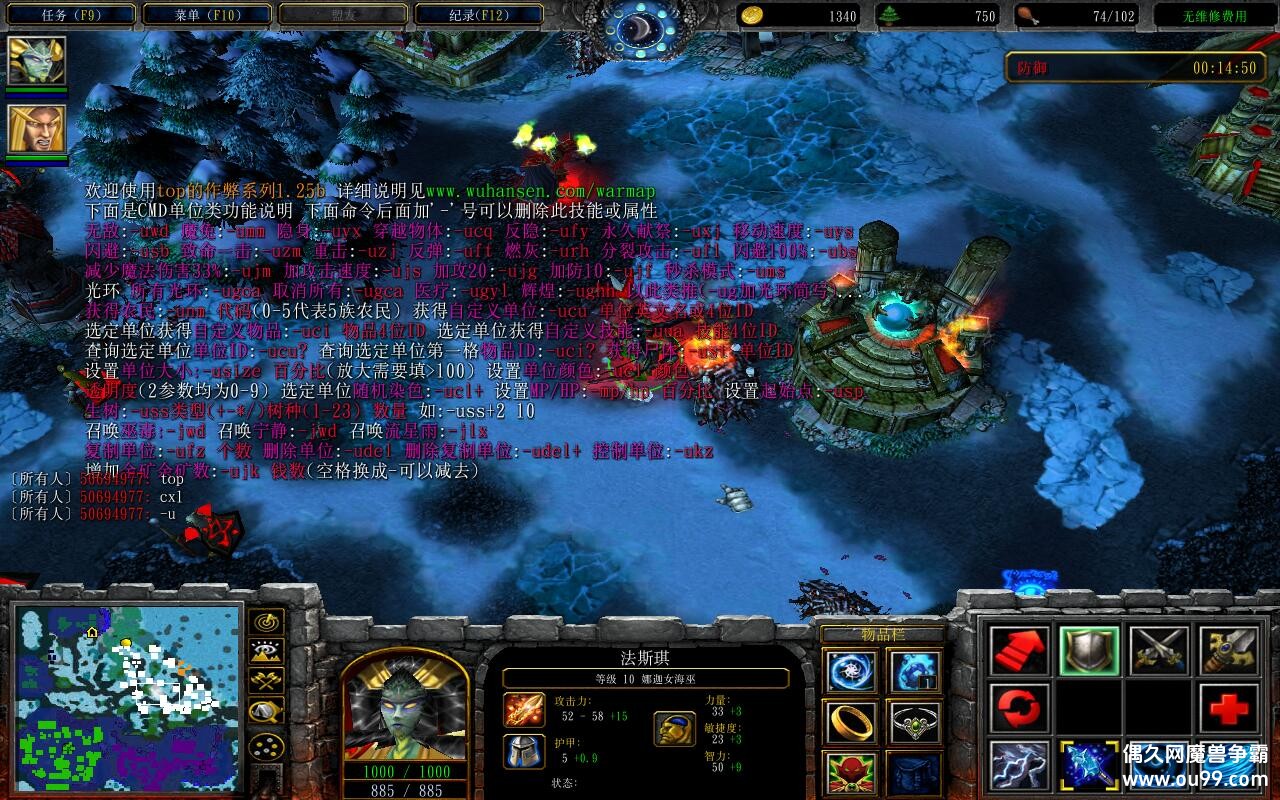Toggle the green-highlighted Defend shield
The height and width of the screenshot is (800, 1280).
pyautogui.click(x=1089, y=650)
